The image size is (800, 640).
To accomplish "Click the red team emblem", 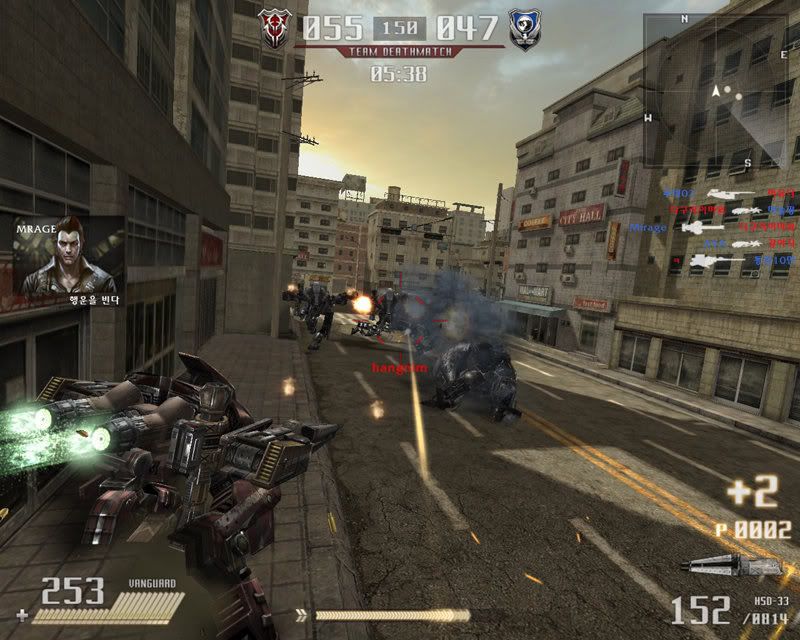I will point(274,28).
